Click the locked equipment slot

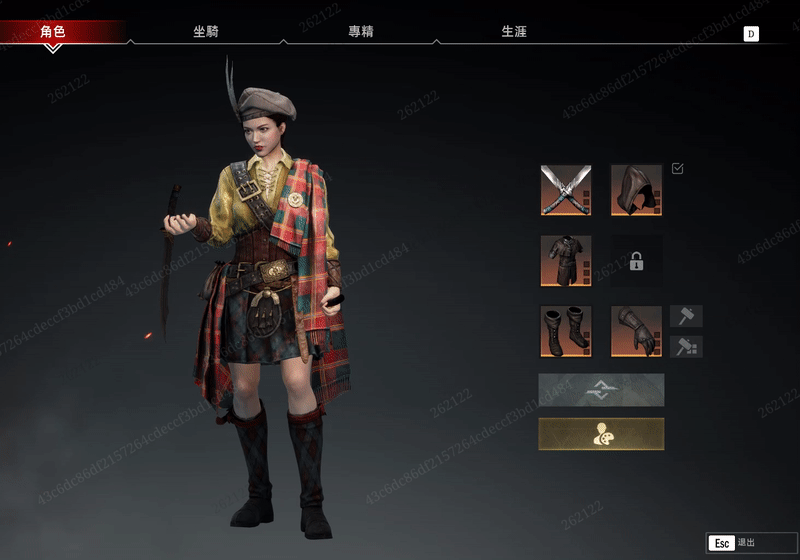[x=636, y=261]
